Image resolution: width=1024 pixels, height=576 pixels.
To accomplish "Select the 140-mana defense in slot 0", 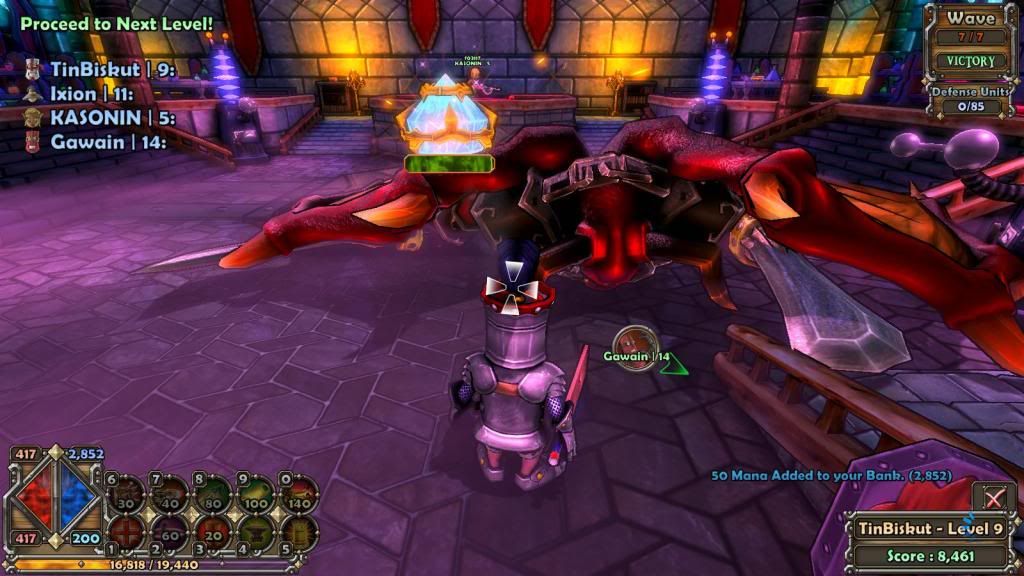I will 298,495.
